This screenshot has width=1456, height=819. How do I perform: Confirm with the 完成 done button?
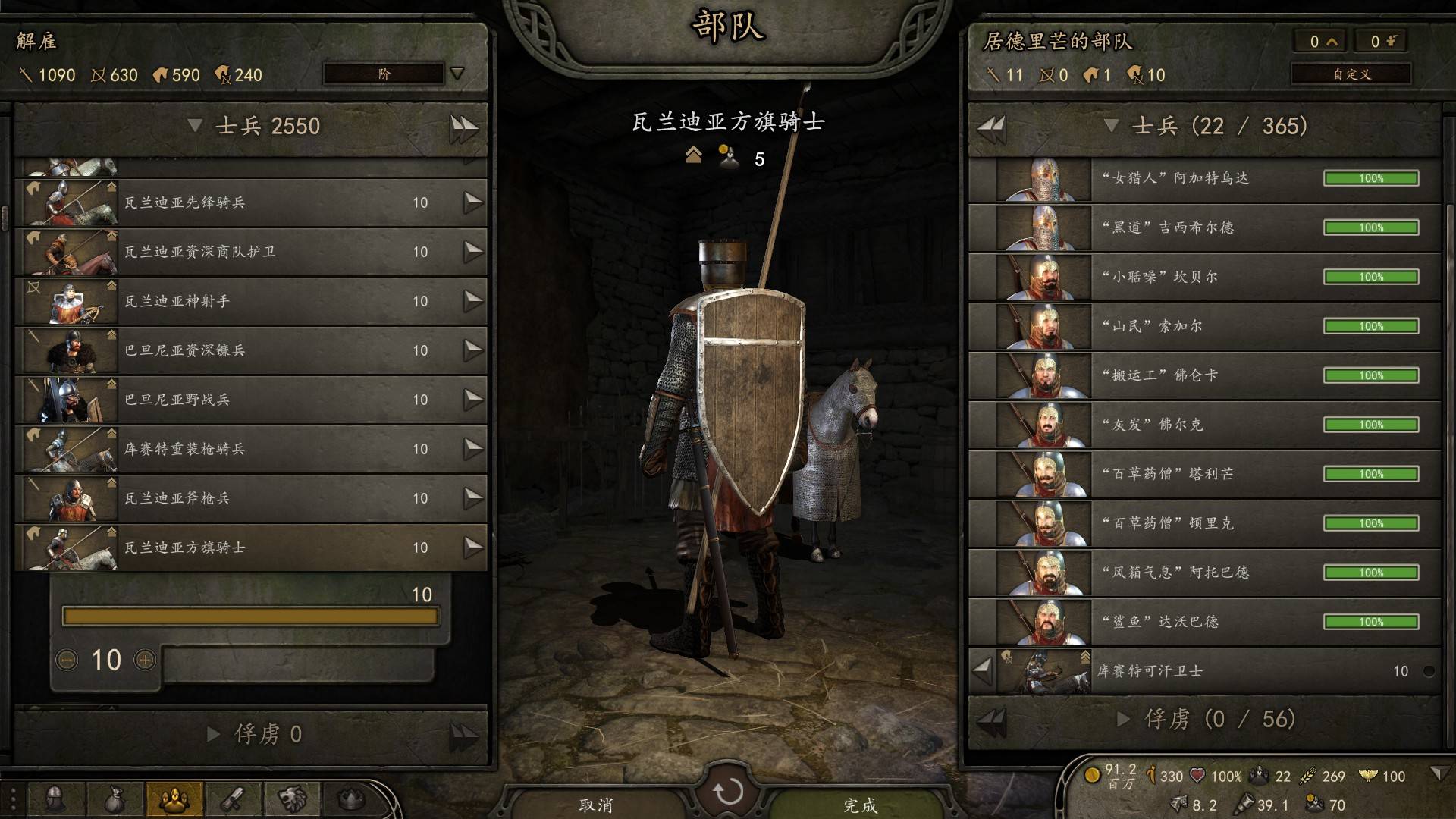861,804
